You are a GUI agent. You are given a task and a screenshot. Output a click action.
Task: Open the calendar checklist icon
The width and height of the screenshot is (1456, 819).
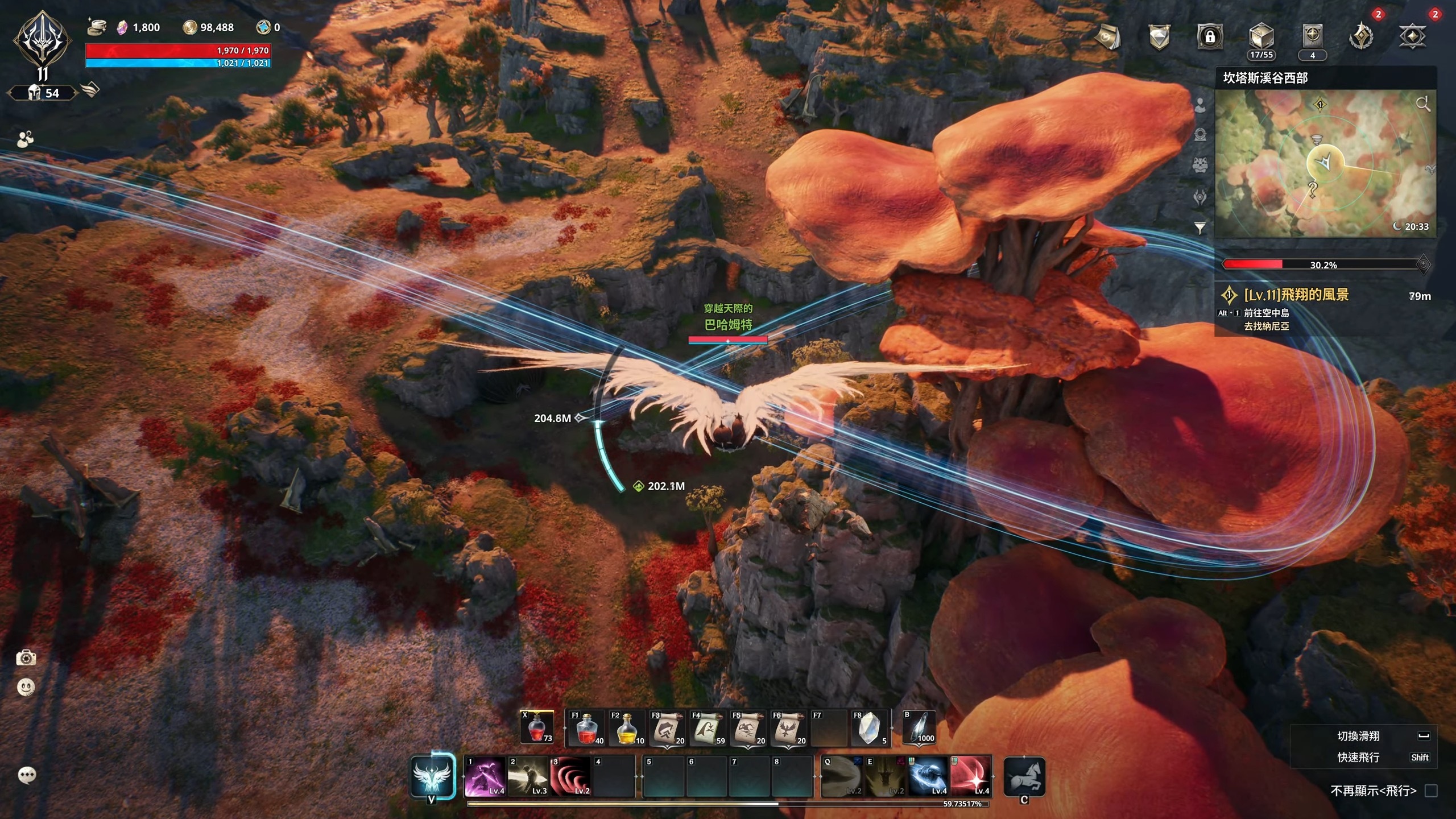point(1107,37)
